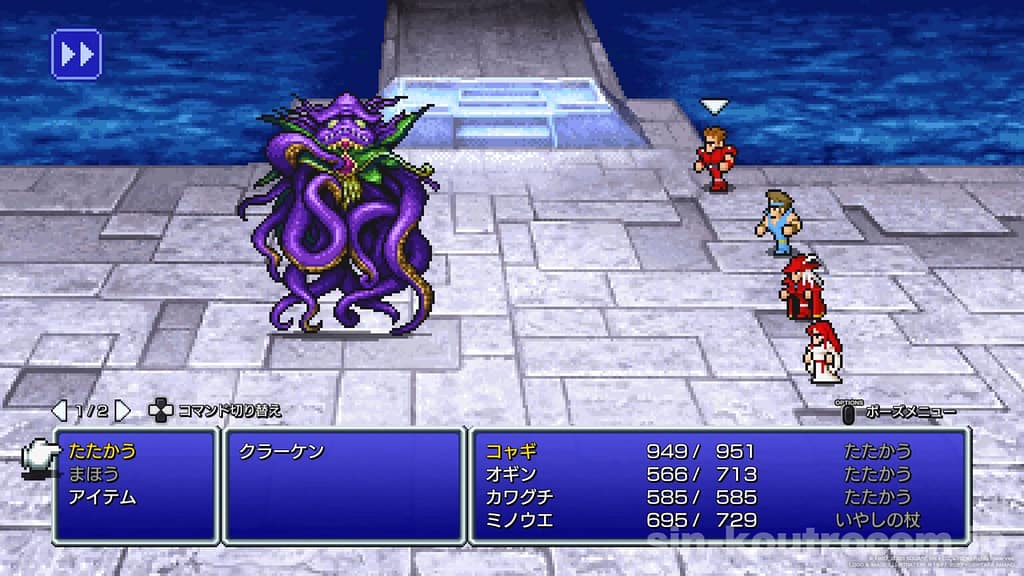Open the アイテム item command

point(104,497)
